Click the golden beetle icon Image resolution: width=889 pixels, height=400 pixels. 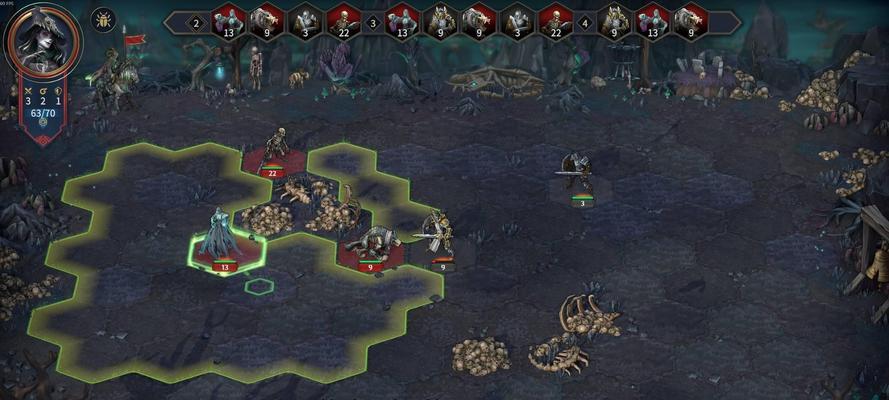104,19
